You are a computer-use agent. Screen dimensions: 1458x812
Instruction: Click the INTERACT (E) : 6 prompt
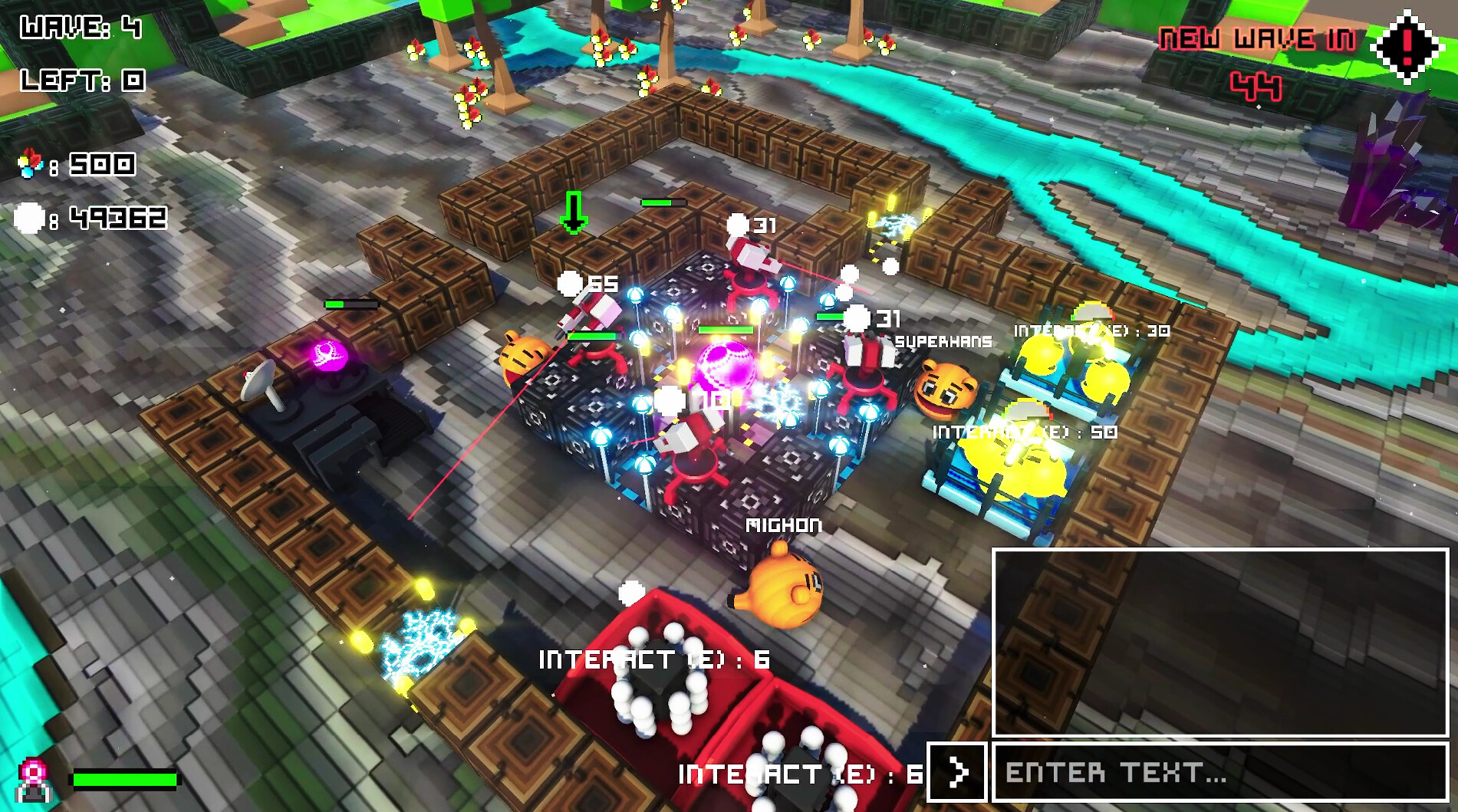tap(653, 658)
